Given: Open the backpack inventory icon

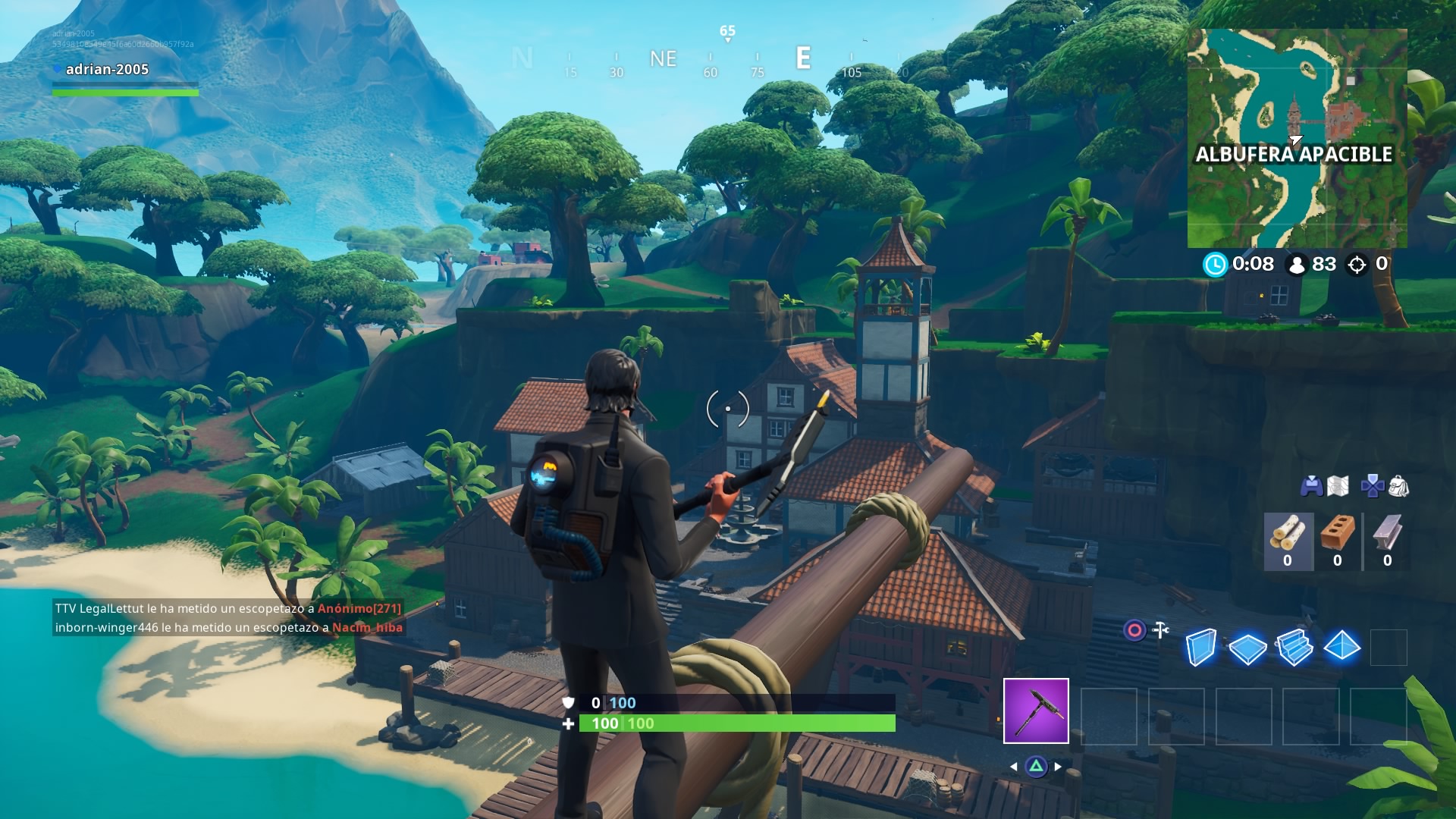Looking at the screenshot, I should tap(1398, 486).
